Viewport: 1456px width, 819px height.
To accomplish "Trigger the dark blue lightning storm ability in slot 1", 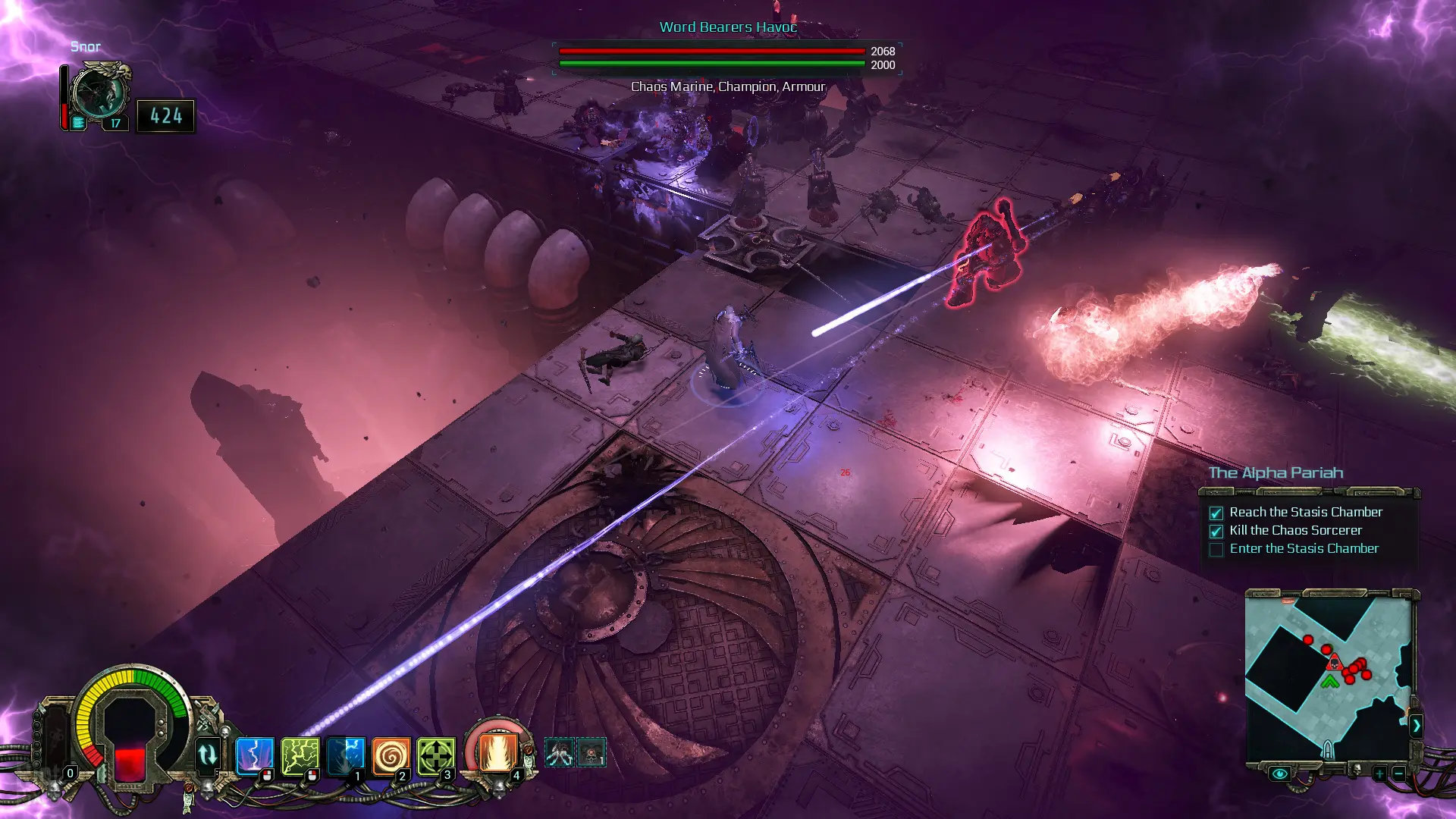I will coord(346,755).
